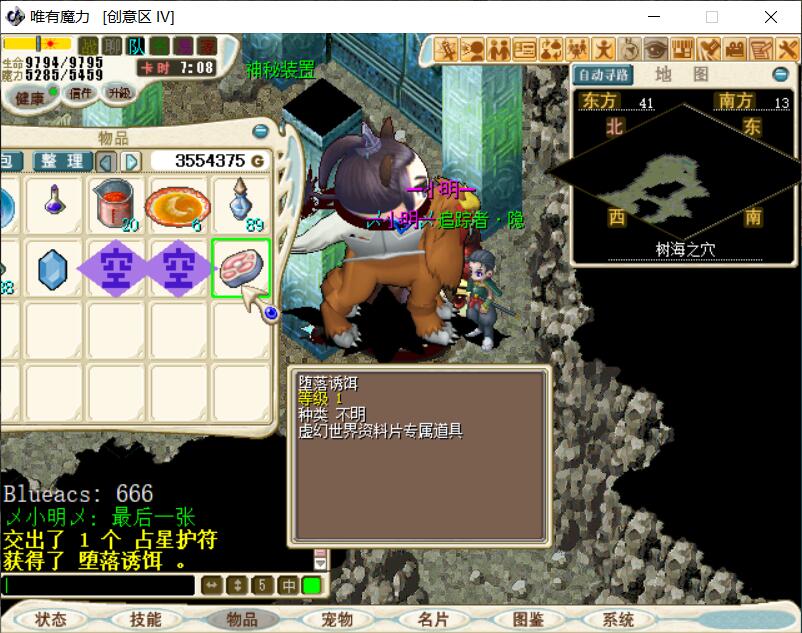This screenshot has height=633, width=802.
Task: Select the 宠物 pets tab
Action: pos(337,619)
